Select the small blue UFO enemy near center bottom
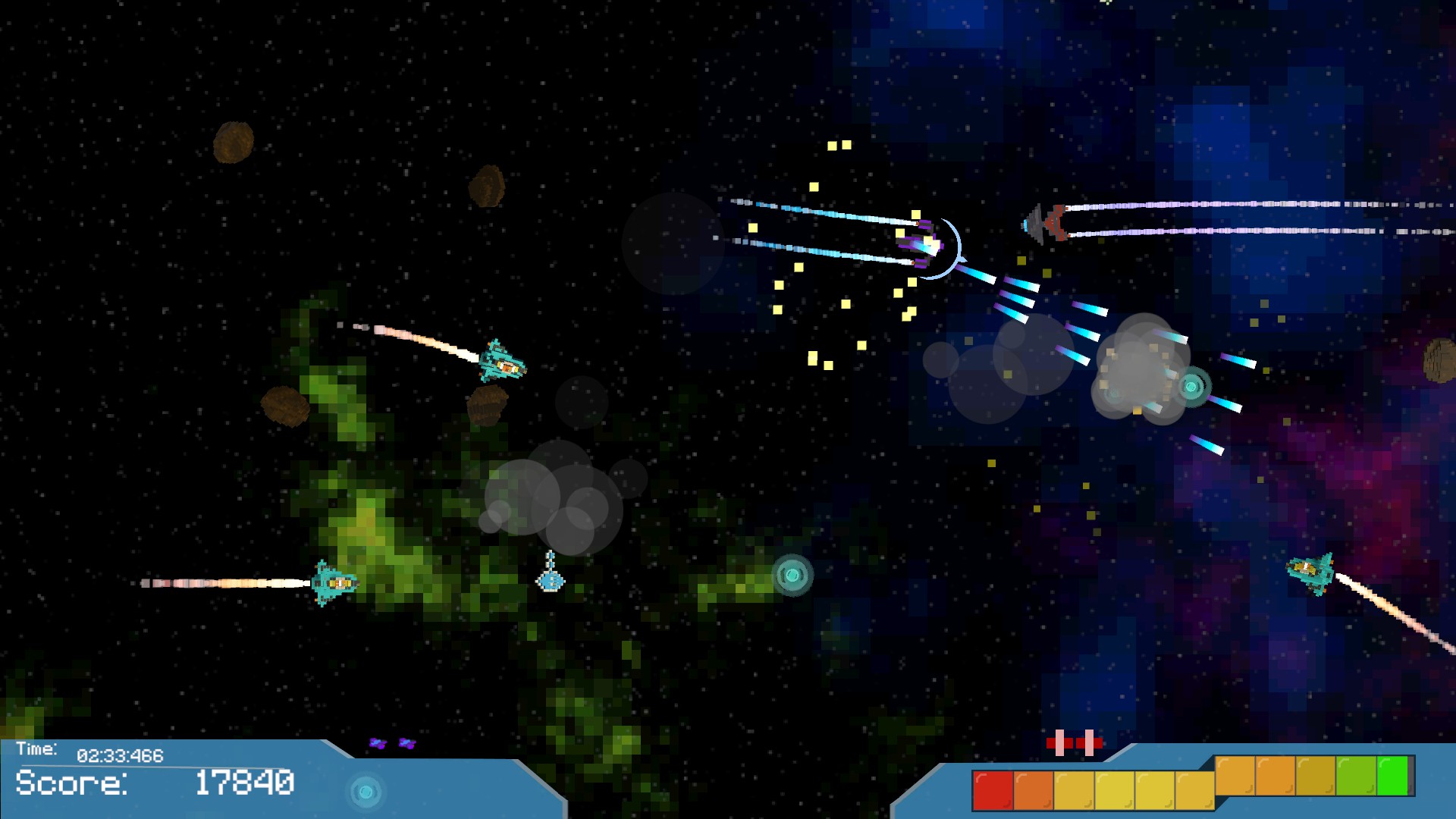1456x819 pixels. [550, 584]
